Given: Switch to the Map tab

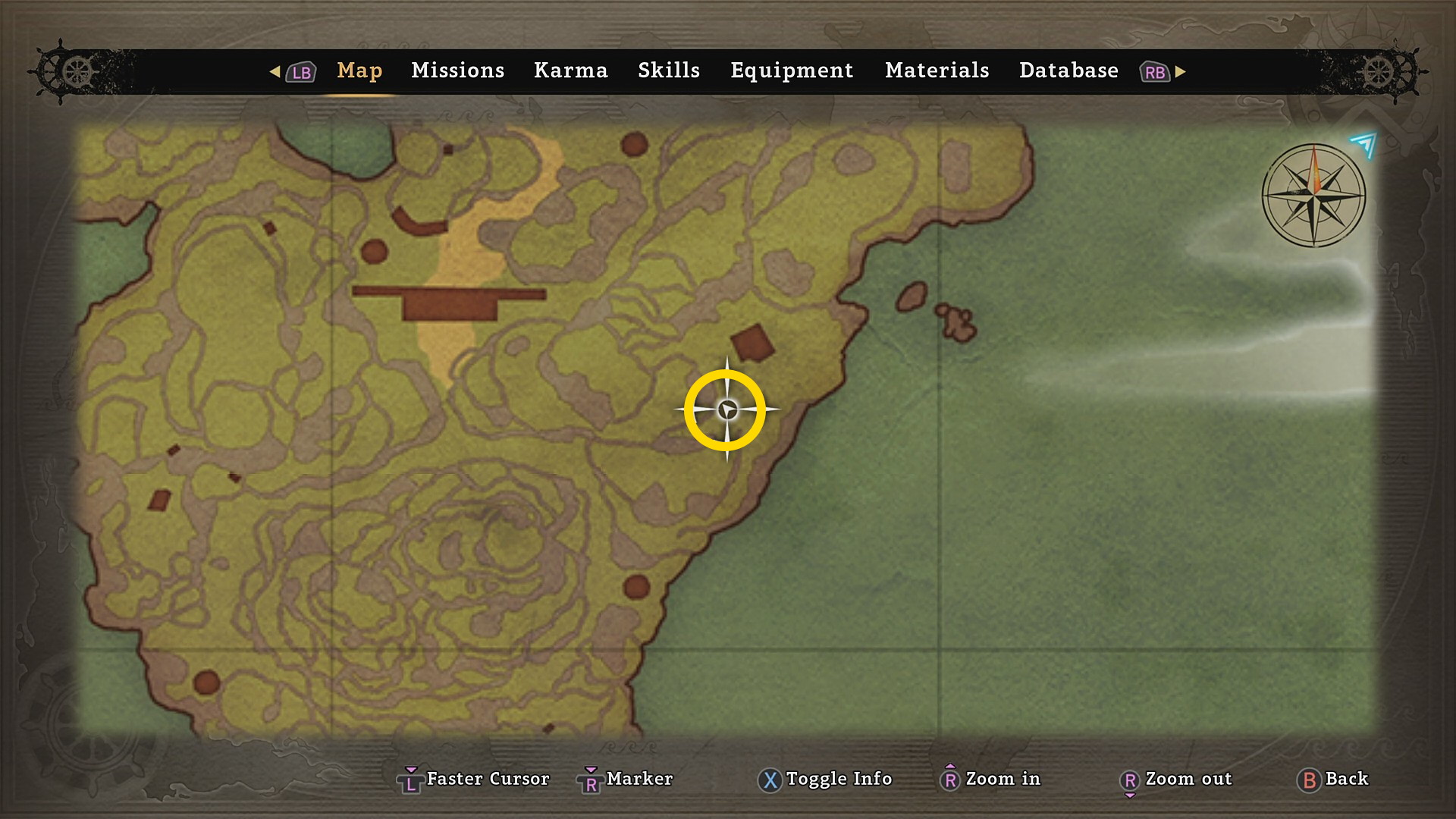Looking at the screenshot, I should pos(359,71).
